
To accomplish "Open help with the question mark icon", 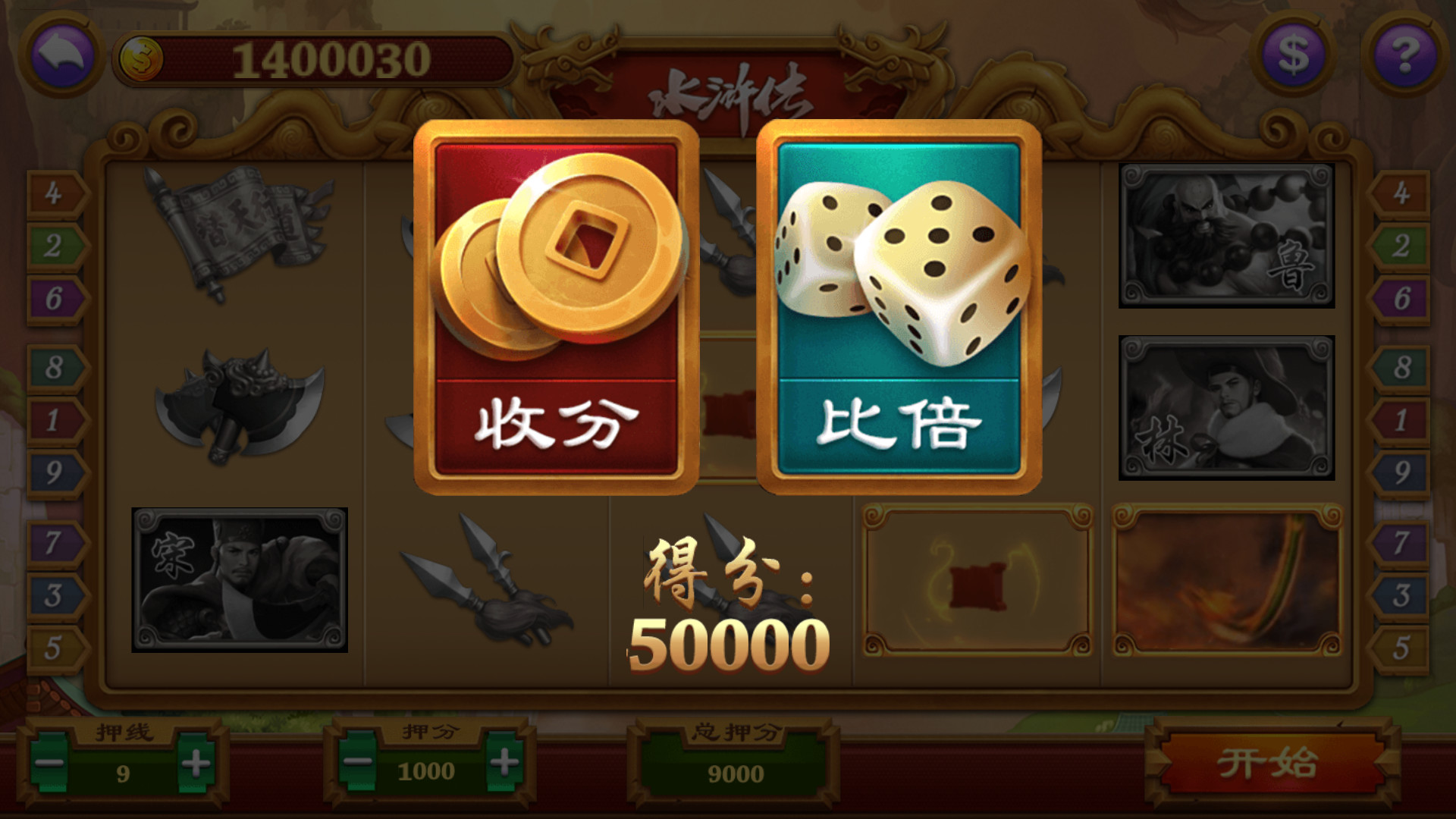I will coord(1404,53).
